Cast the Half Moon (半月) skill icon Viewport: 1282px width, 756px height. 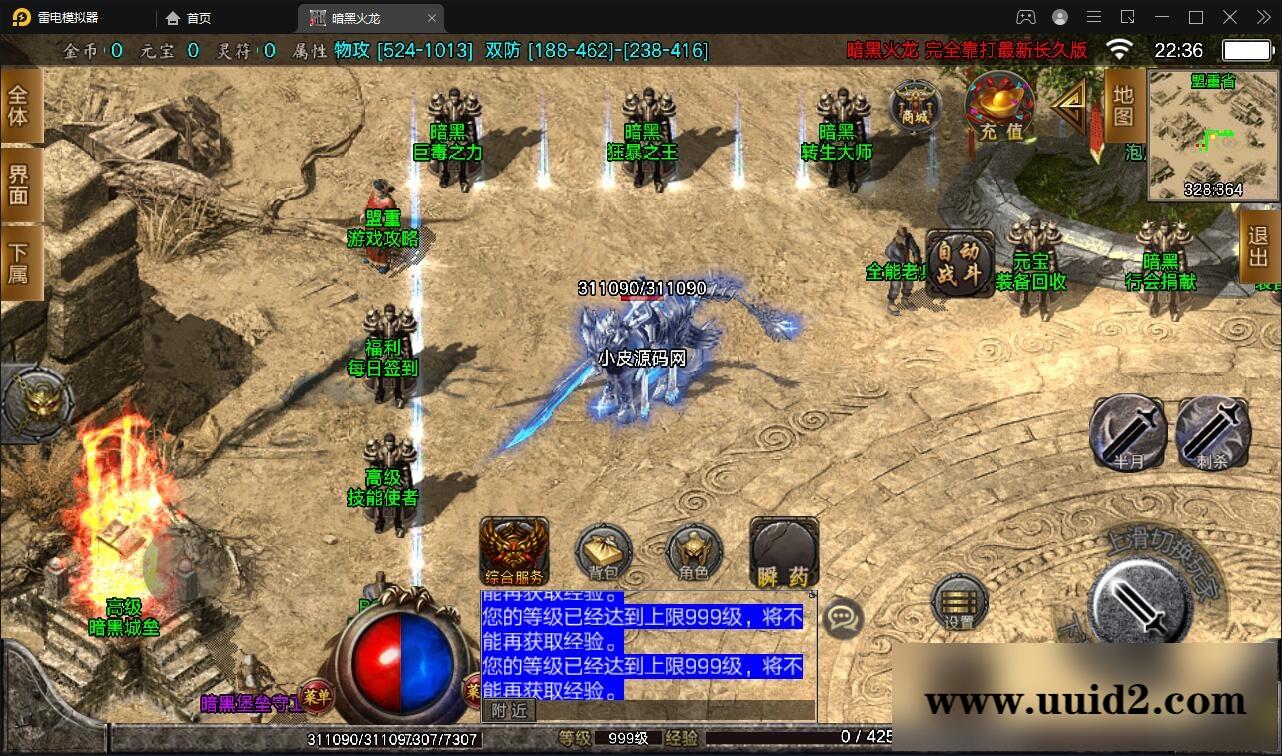1126,432
